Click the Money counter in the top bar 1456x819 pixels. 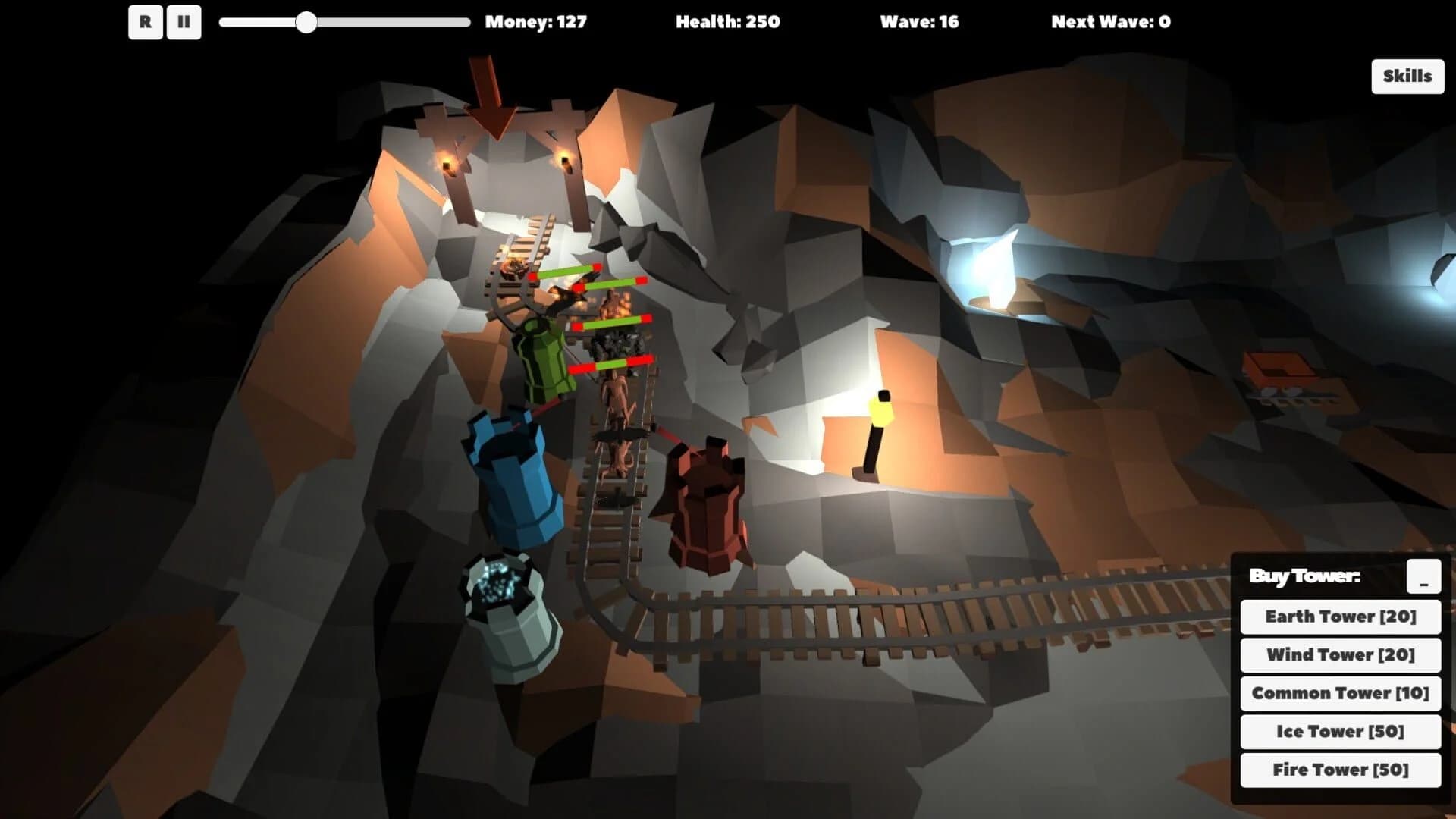coord(536,21)
